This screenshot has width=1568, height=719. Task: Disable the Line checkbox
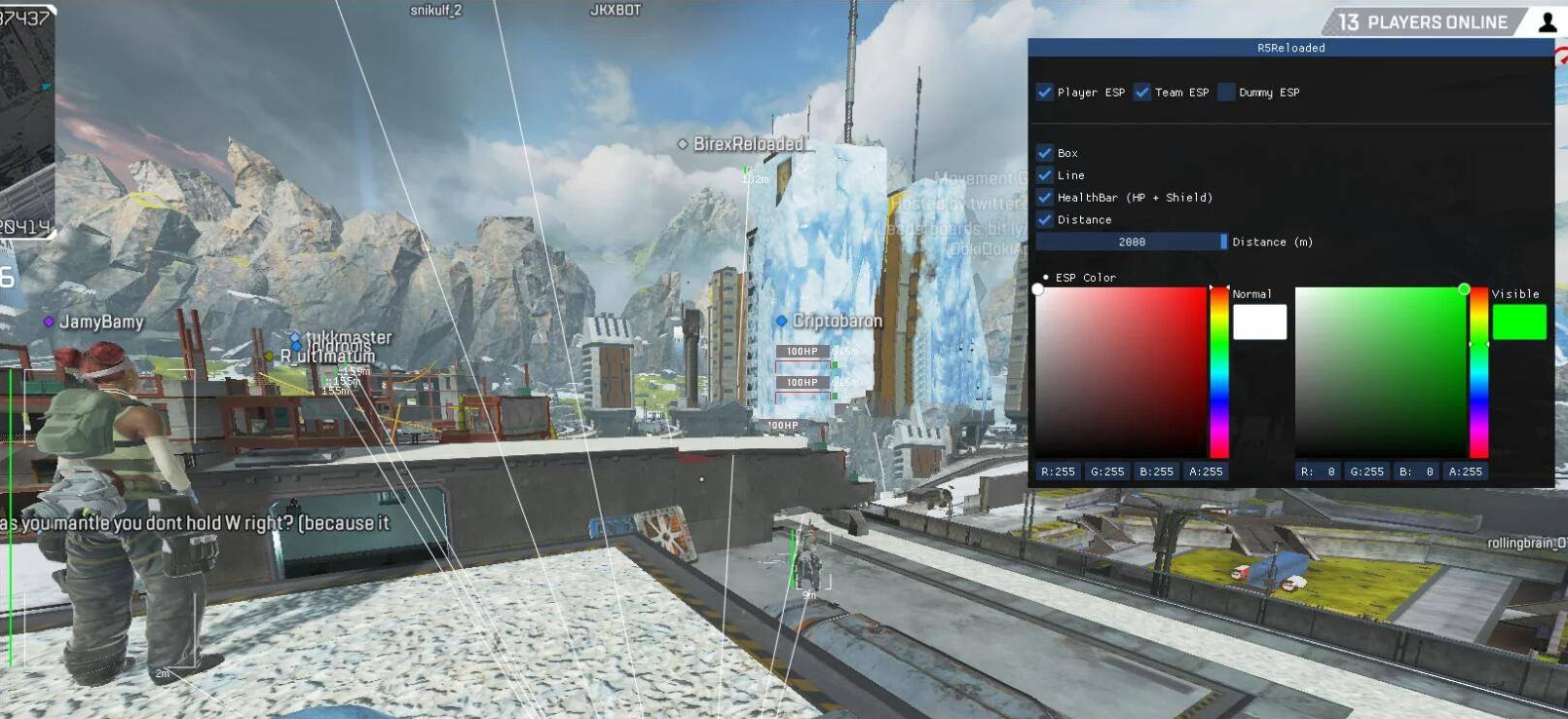point(1045,175)
